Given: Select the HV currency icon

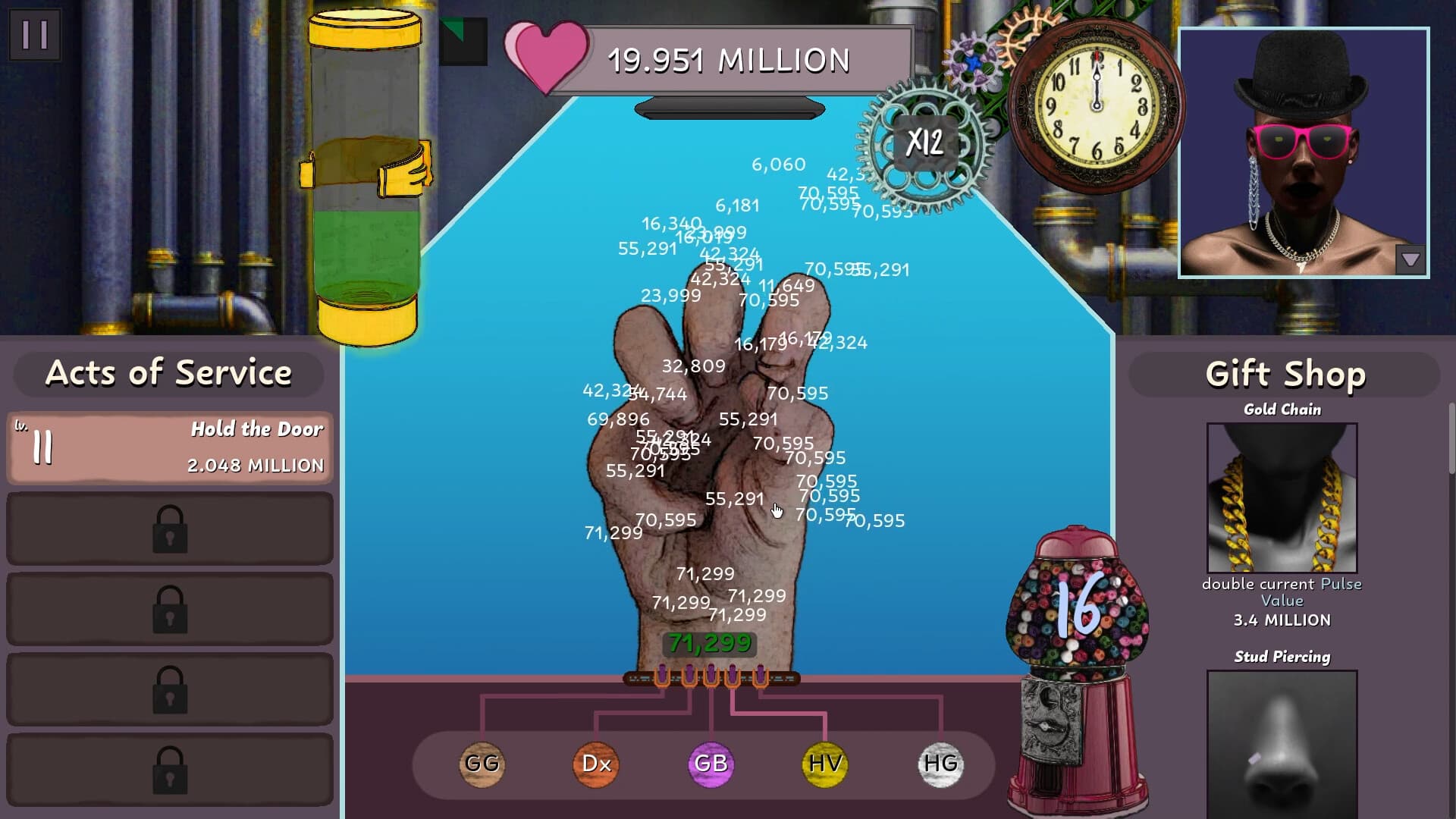Looking at the screenshot, I should pos(824,764).
